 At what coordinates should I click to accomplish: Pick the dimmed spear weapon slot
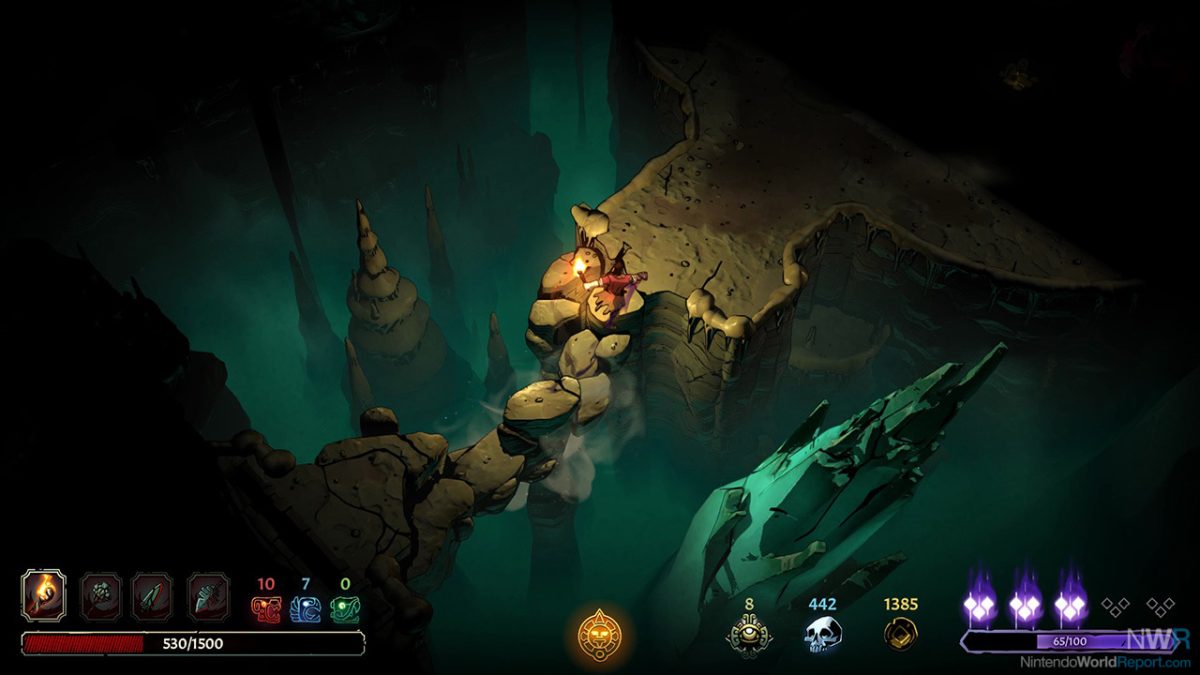tap(208, 596)
